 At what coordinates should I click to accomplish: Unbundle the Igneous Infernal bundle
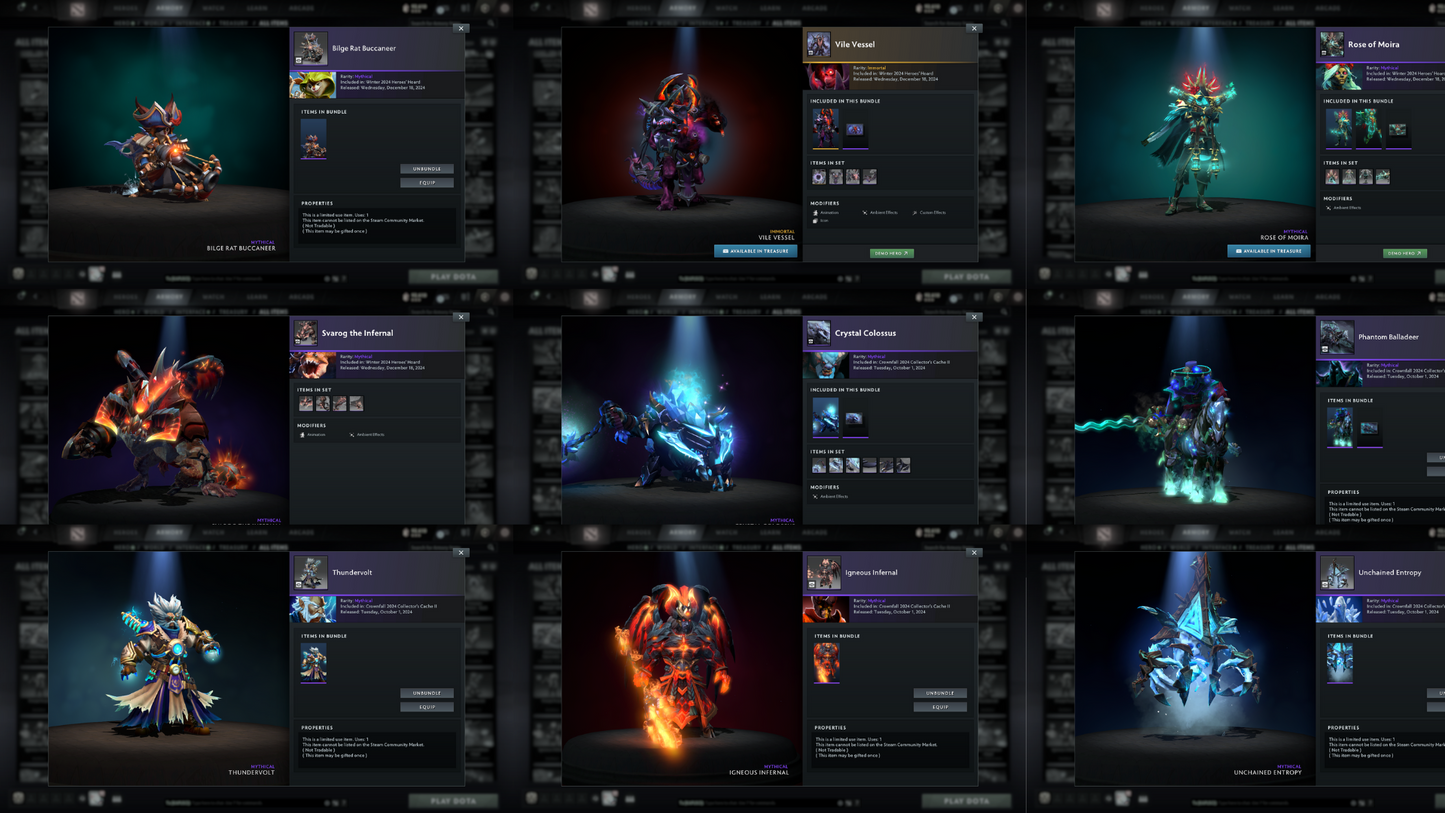tap(940, 693)
